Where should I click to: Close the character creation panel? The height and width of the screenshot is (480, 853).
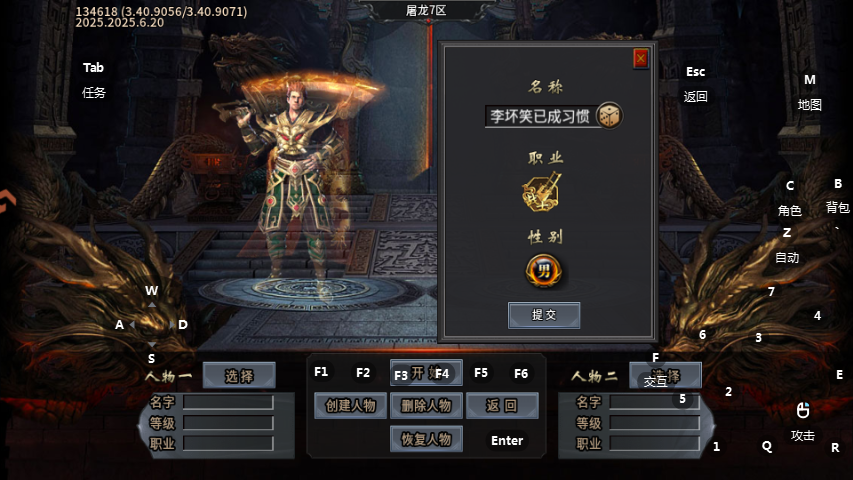coord(641,59)
